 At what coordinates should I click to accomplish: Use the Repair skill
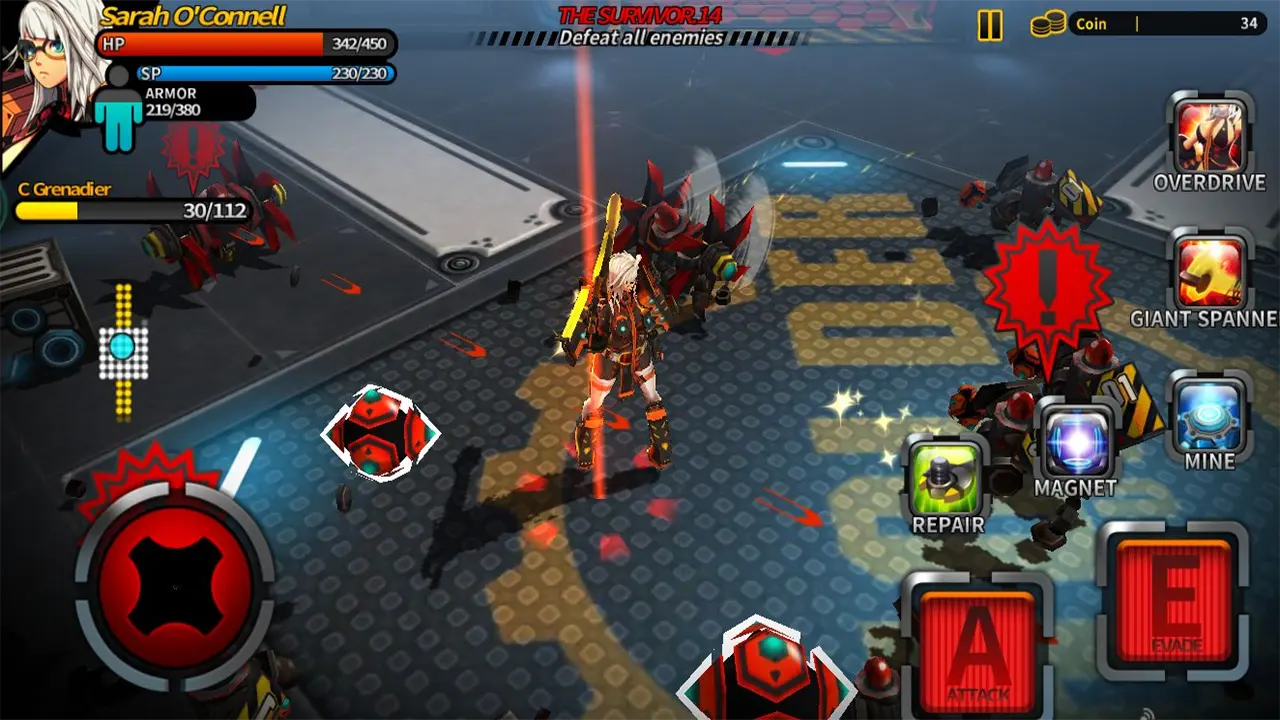tap(947, 479)
